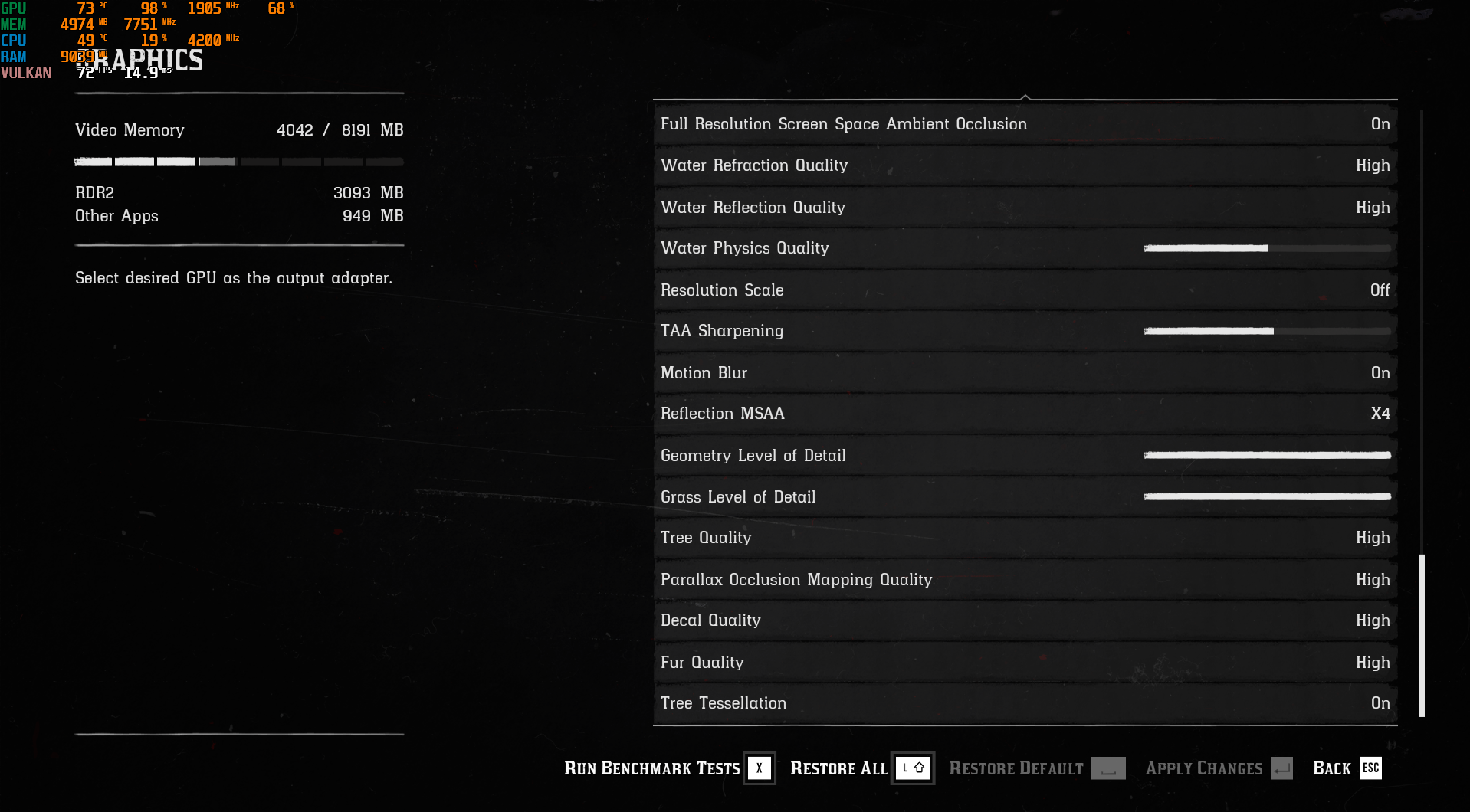The image size is (1470, 812).
Task: Run Benchmark Tests
Action: [668, 768]
